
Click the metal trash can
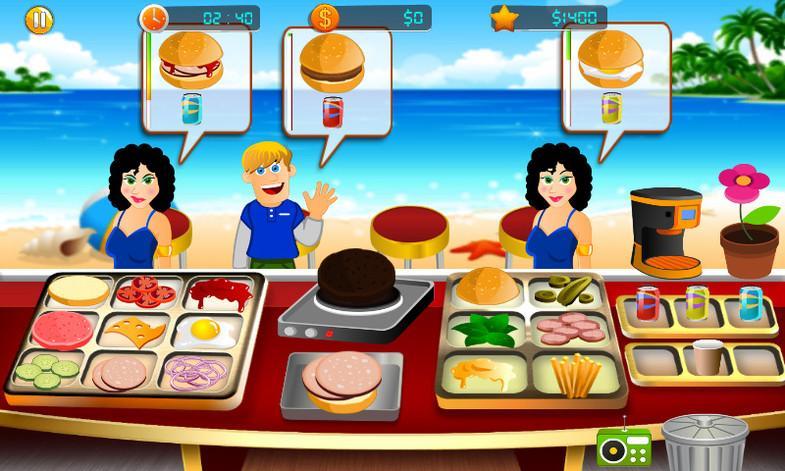tap(705, 441)
